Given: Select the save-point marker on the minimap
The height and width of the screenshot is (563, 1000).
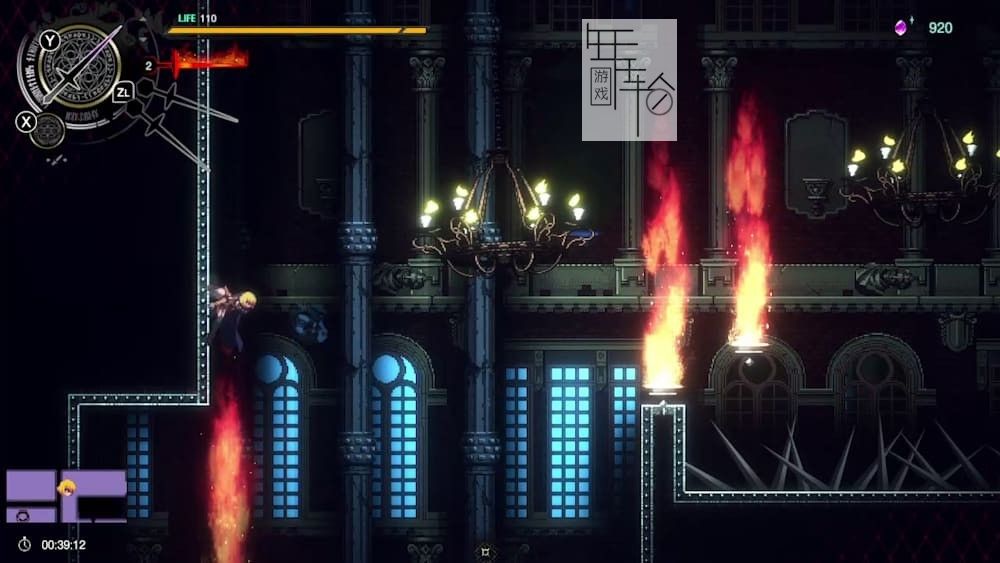Looking at the screenshot, I should 19,515.
